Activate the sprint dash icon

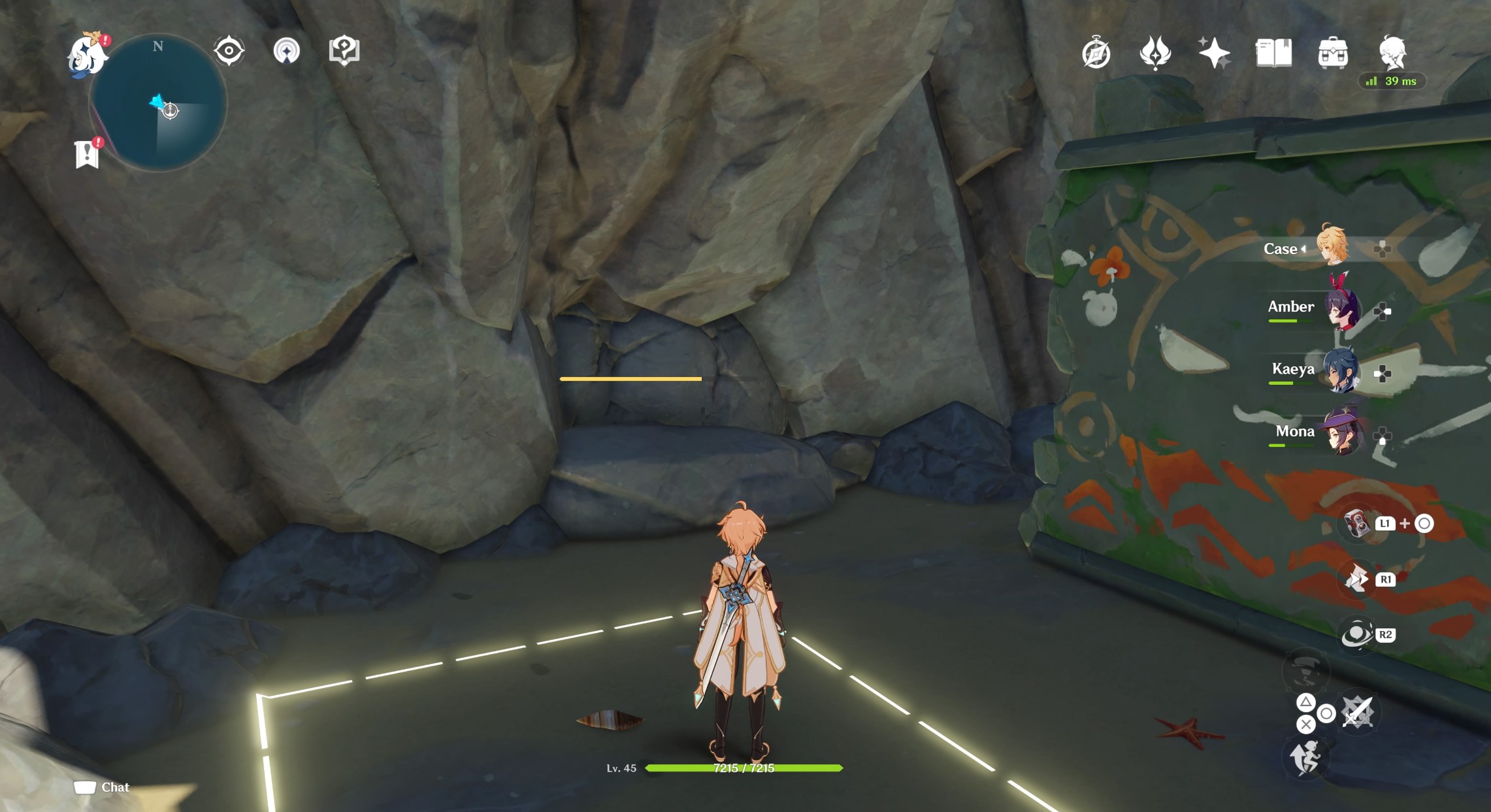click(1305, 758)
